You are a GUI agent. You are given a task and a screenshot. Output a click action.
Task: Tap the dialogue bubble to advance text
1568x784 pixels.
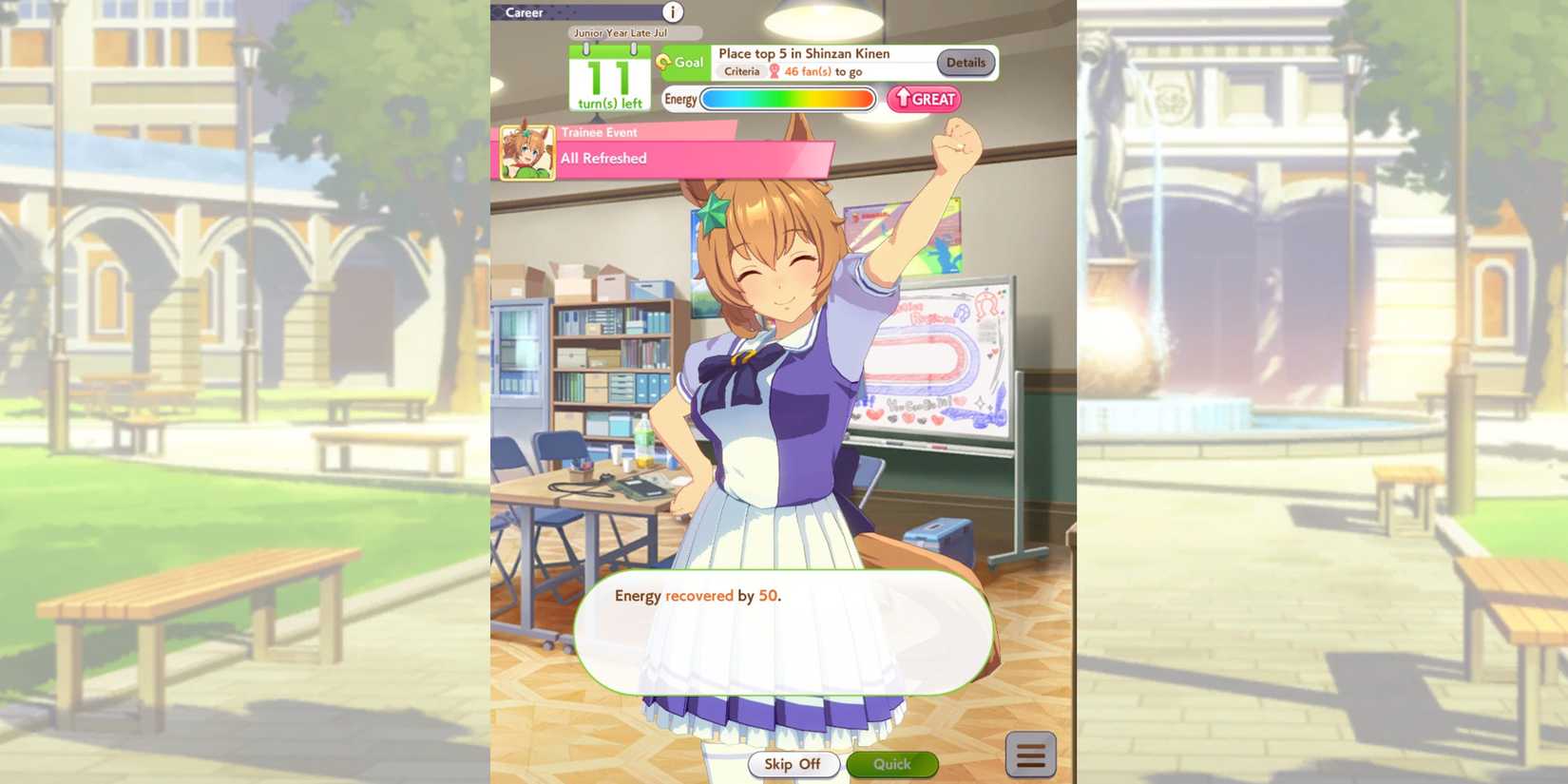click(784, 632)
